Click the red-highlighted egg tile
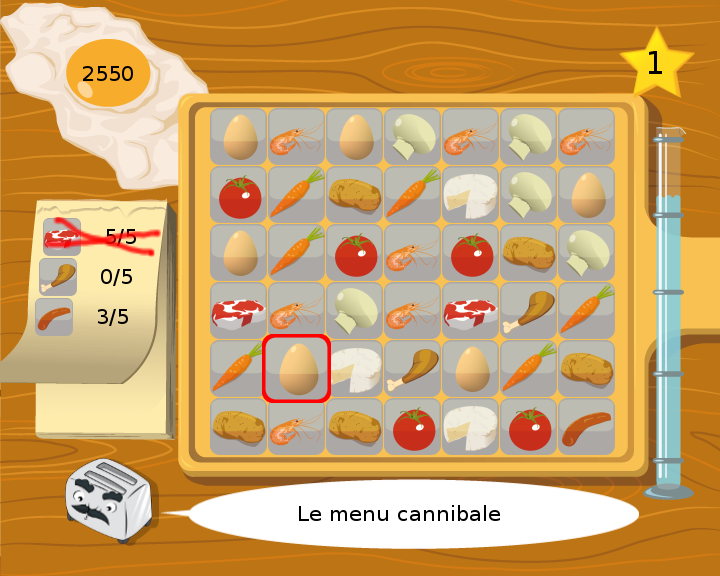The image size is (720, 576). pos(297,370)
